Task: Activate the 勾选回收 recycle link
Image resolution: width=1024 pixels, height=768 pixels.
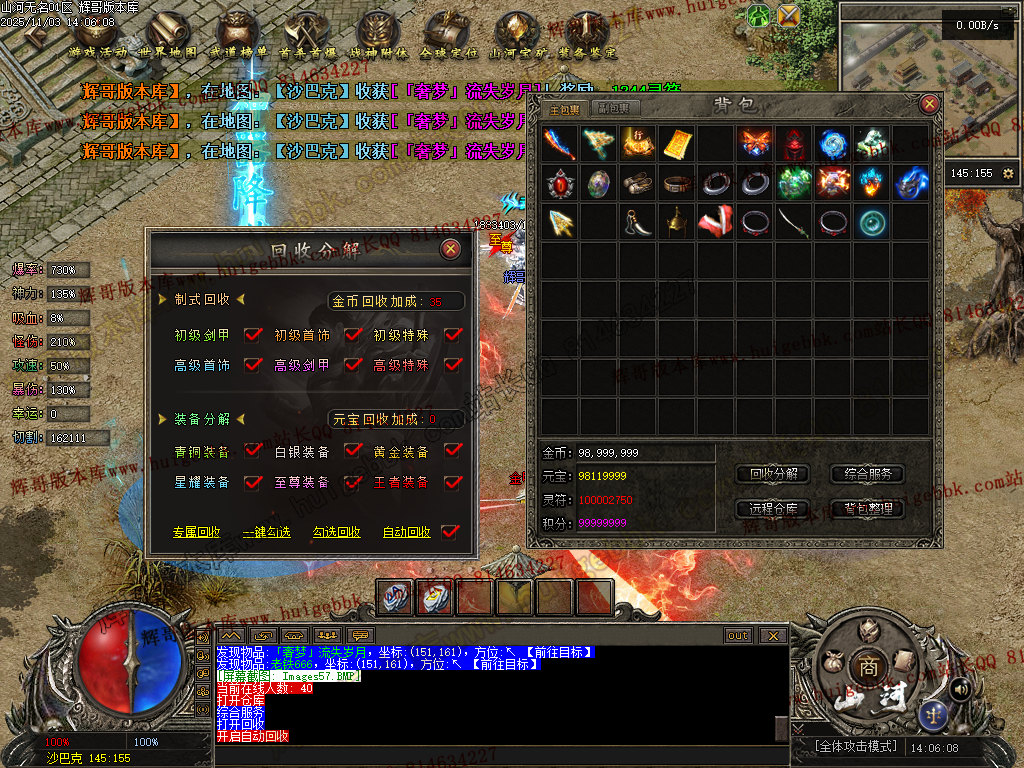Action: pos(336,533)
